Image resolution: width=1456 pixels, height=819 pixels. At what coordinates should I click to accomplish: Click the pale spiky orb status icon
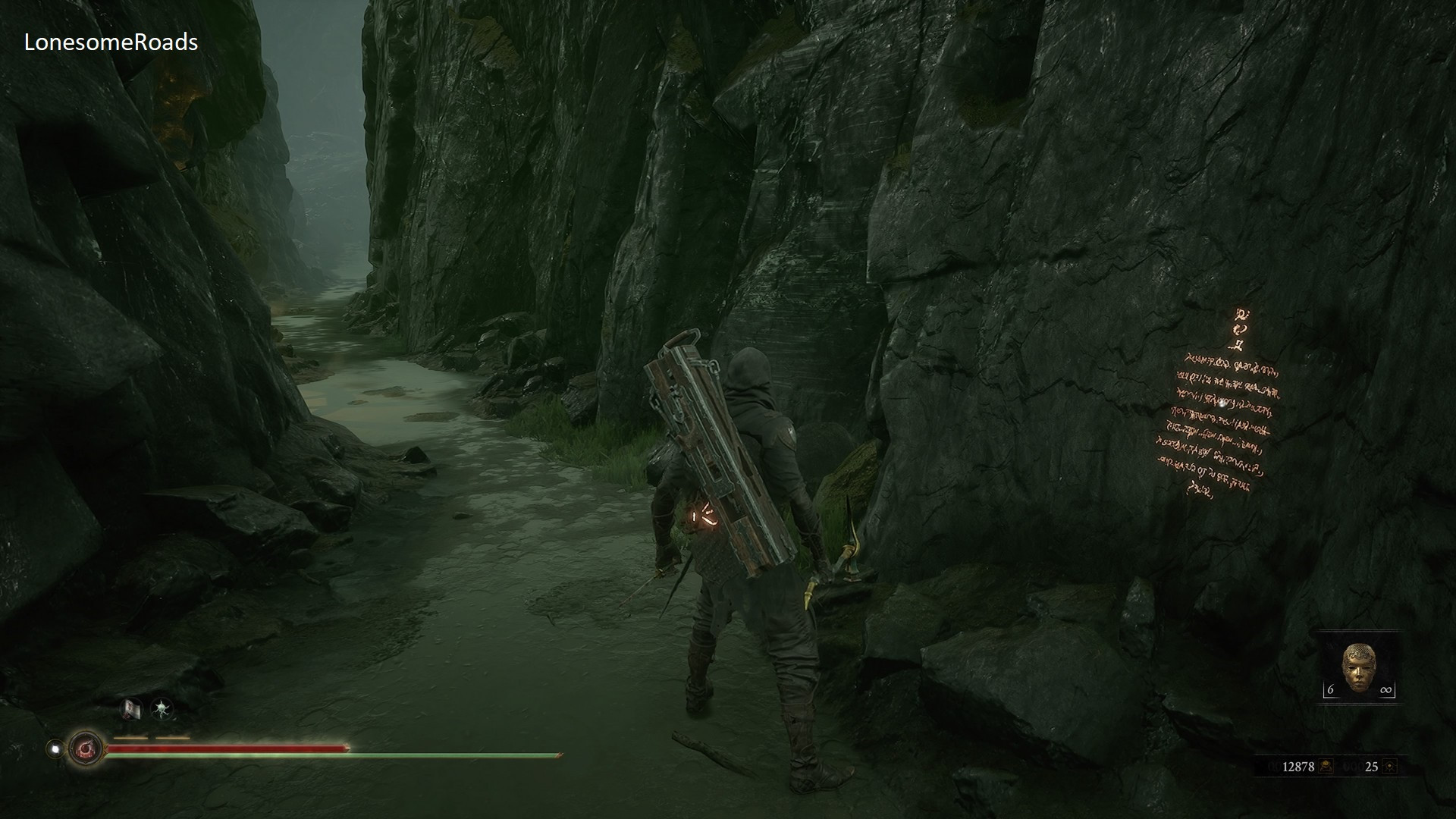(162, 709)
